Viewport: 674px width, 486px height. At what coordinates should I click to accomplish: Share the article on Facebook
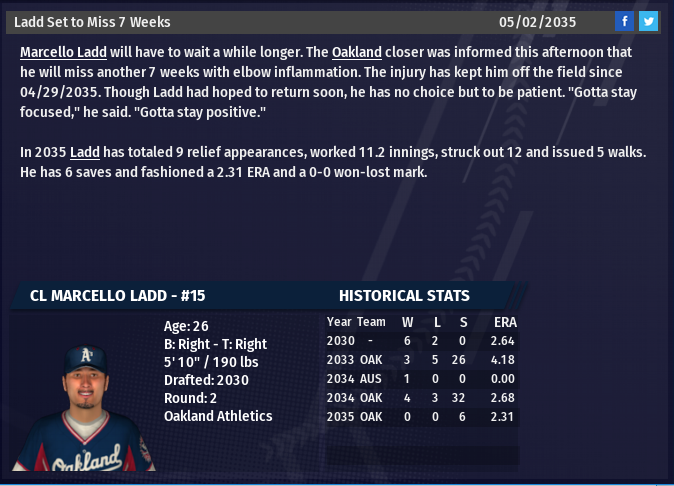tap(624, 21)
